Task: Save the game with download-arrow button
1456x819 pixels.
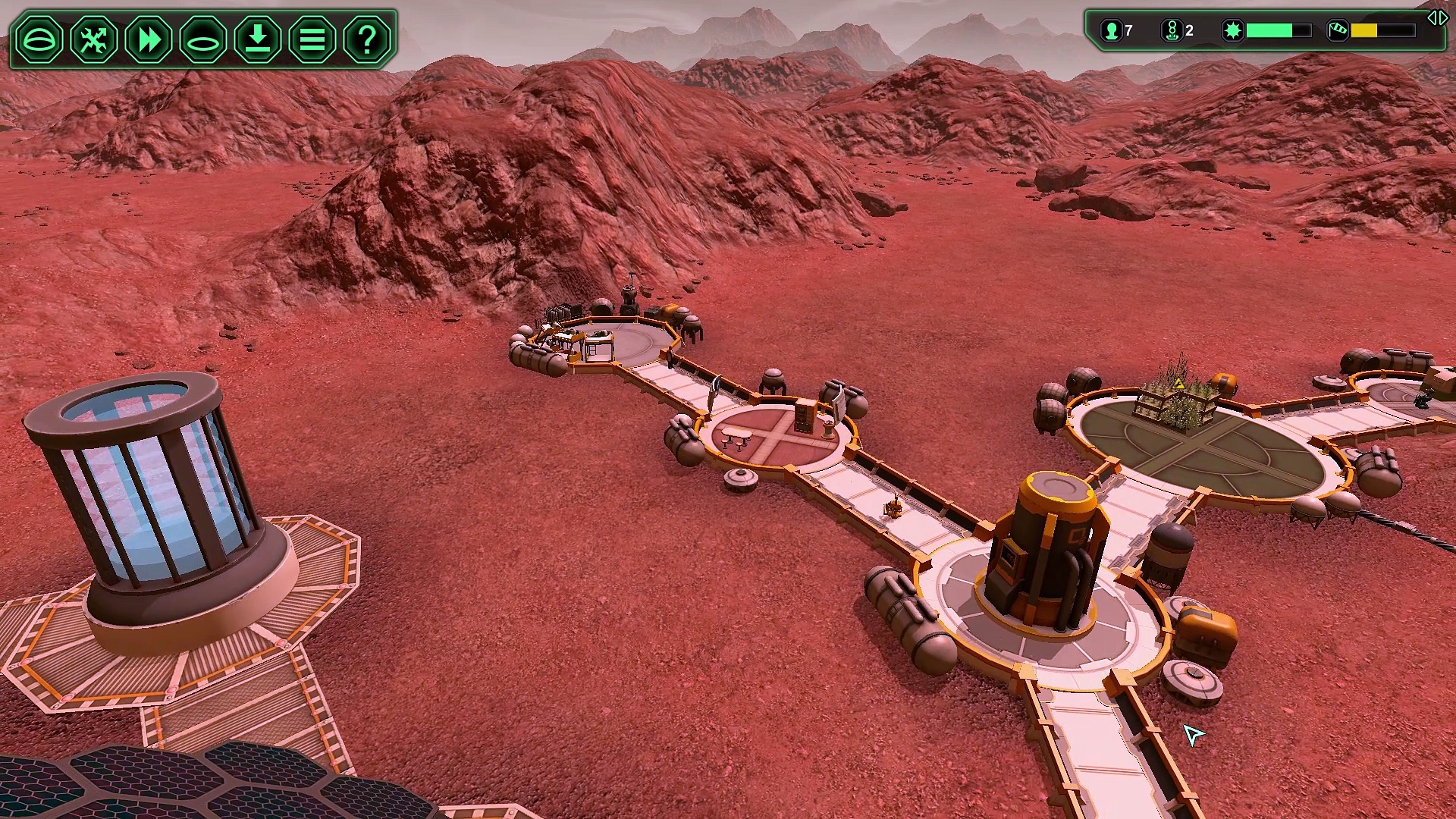Action: click(x=258, y=39)
